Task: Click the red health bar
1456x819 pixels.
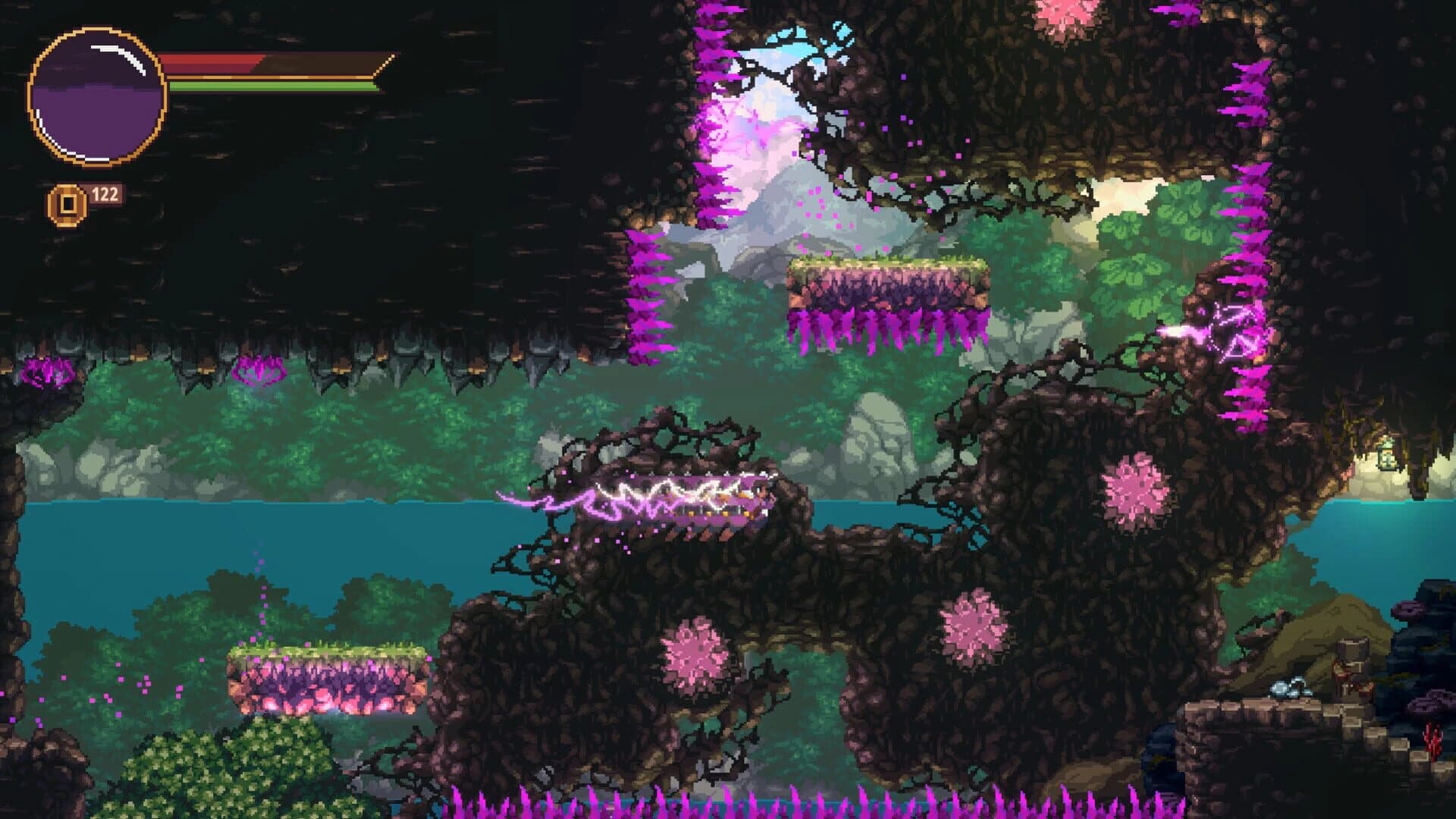Action: click(x=227, y=62)
